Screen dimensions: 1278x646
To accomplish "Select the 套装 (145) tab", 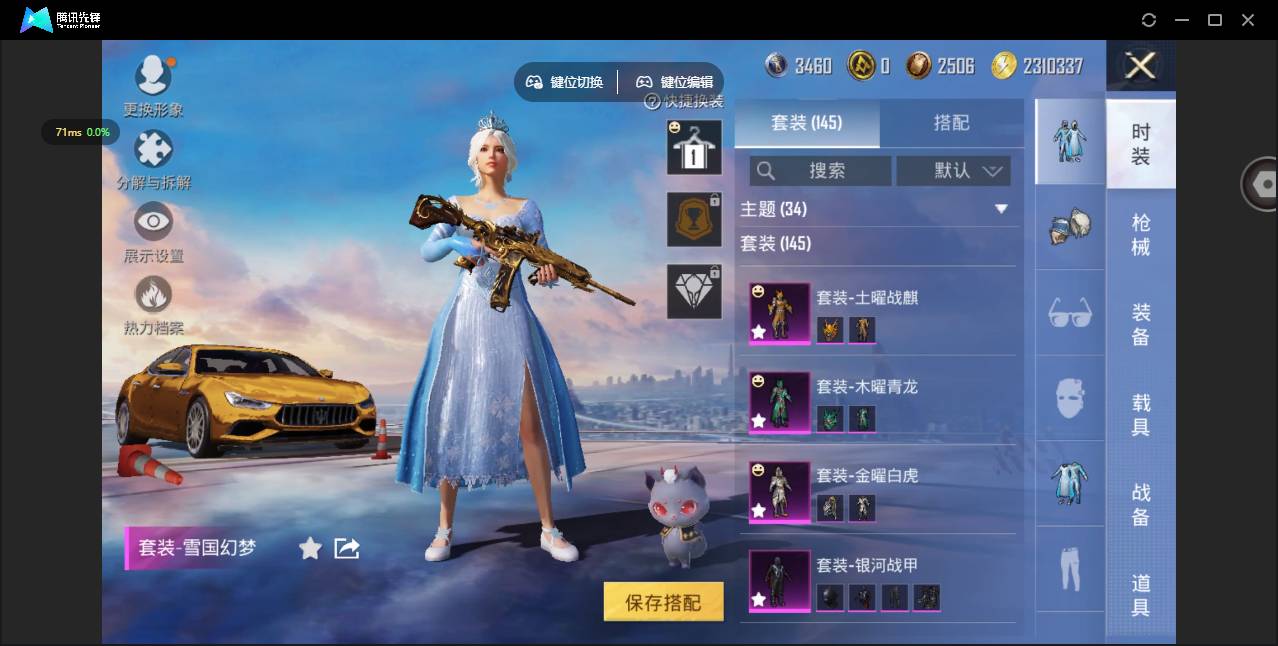I will 807,123.
